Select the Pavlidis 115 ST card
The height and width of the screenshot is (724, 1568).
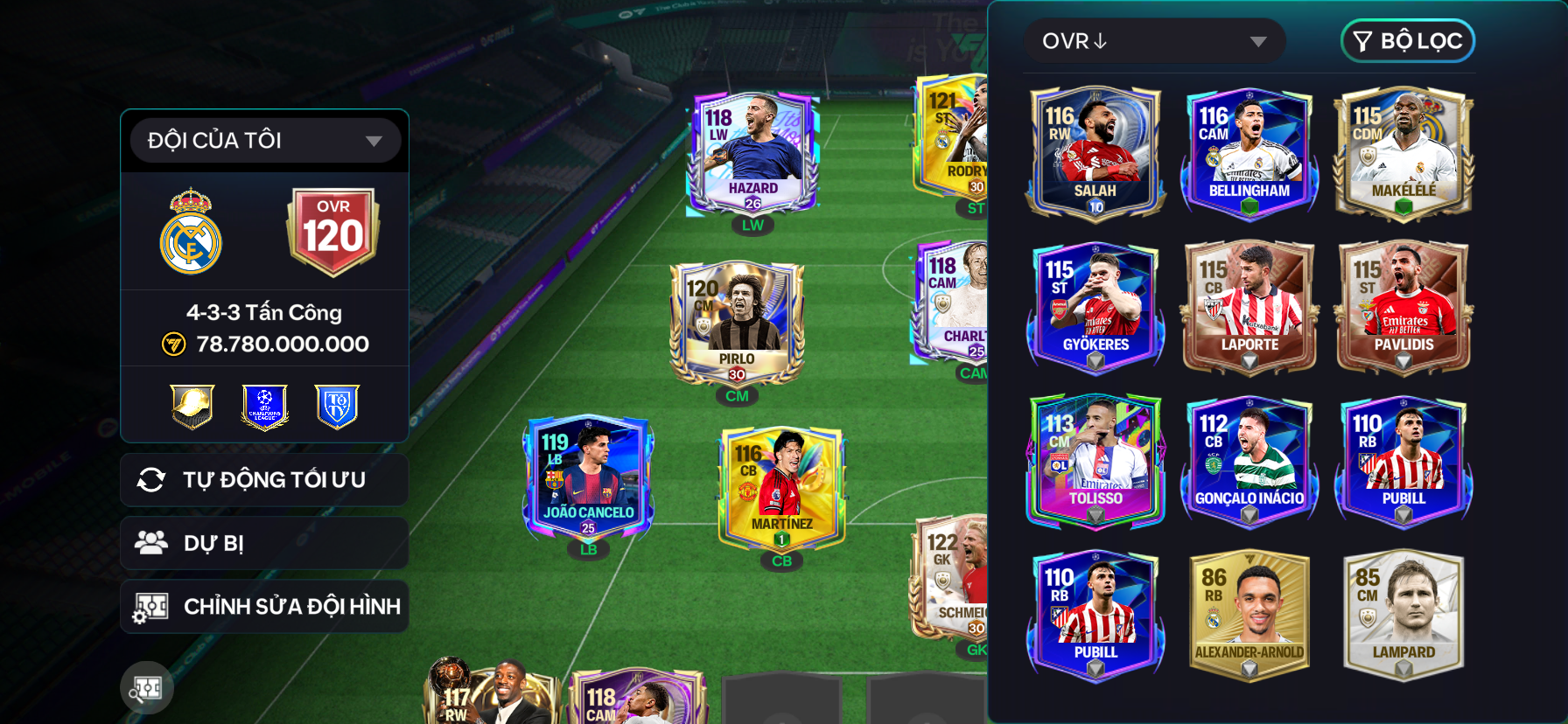click(1403, 307)
